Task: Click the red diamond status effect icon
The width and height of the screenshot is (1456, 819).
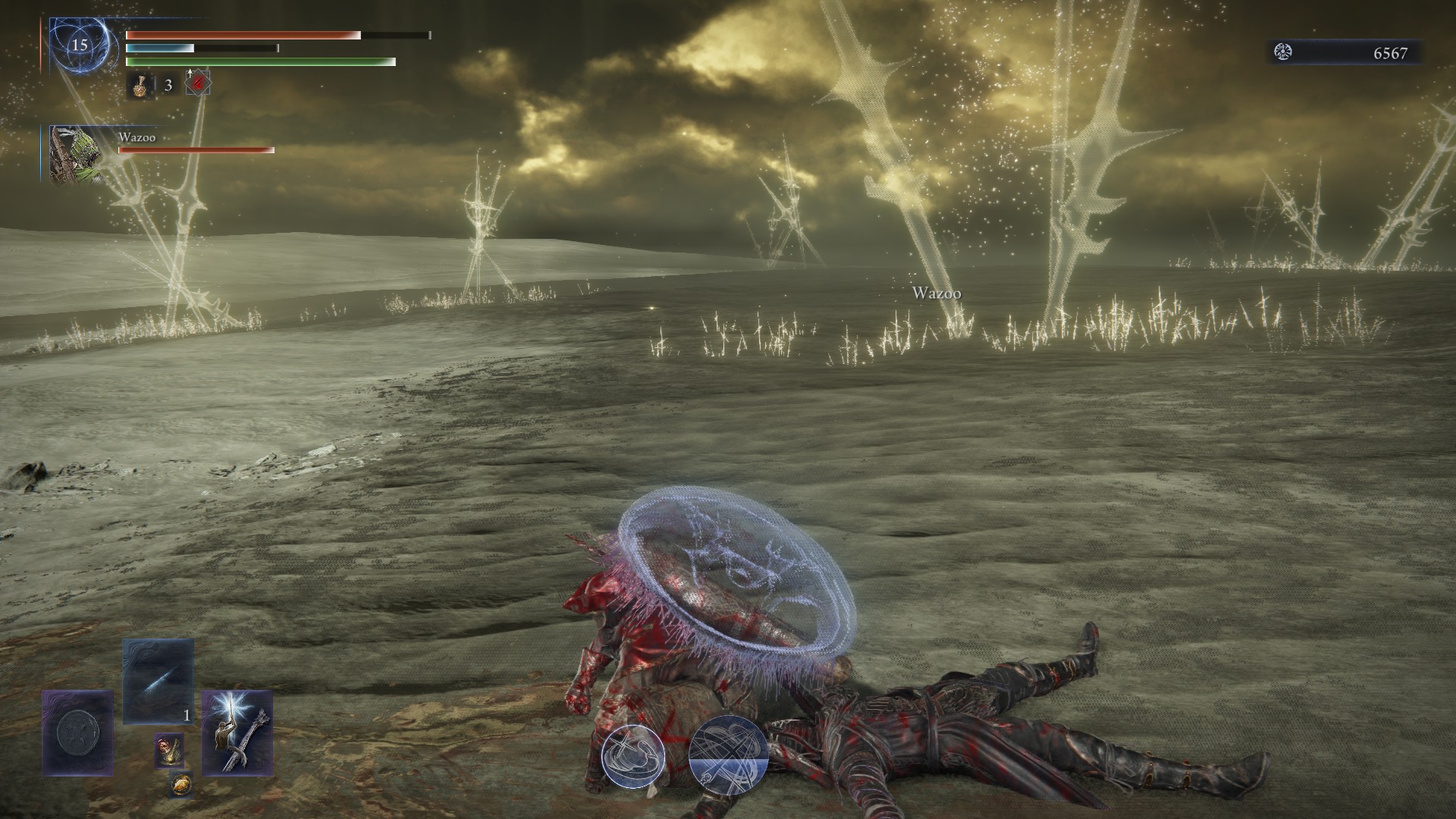Action: point(198,84)
